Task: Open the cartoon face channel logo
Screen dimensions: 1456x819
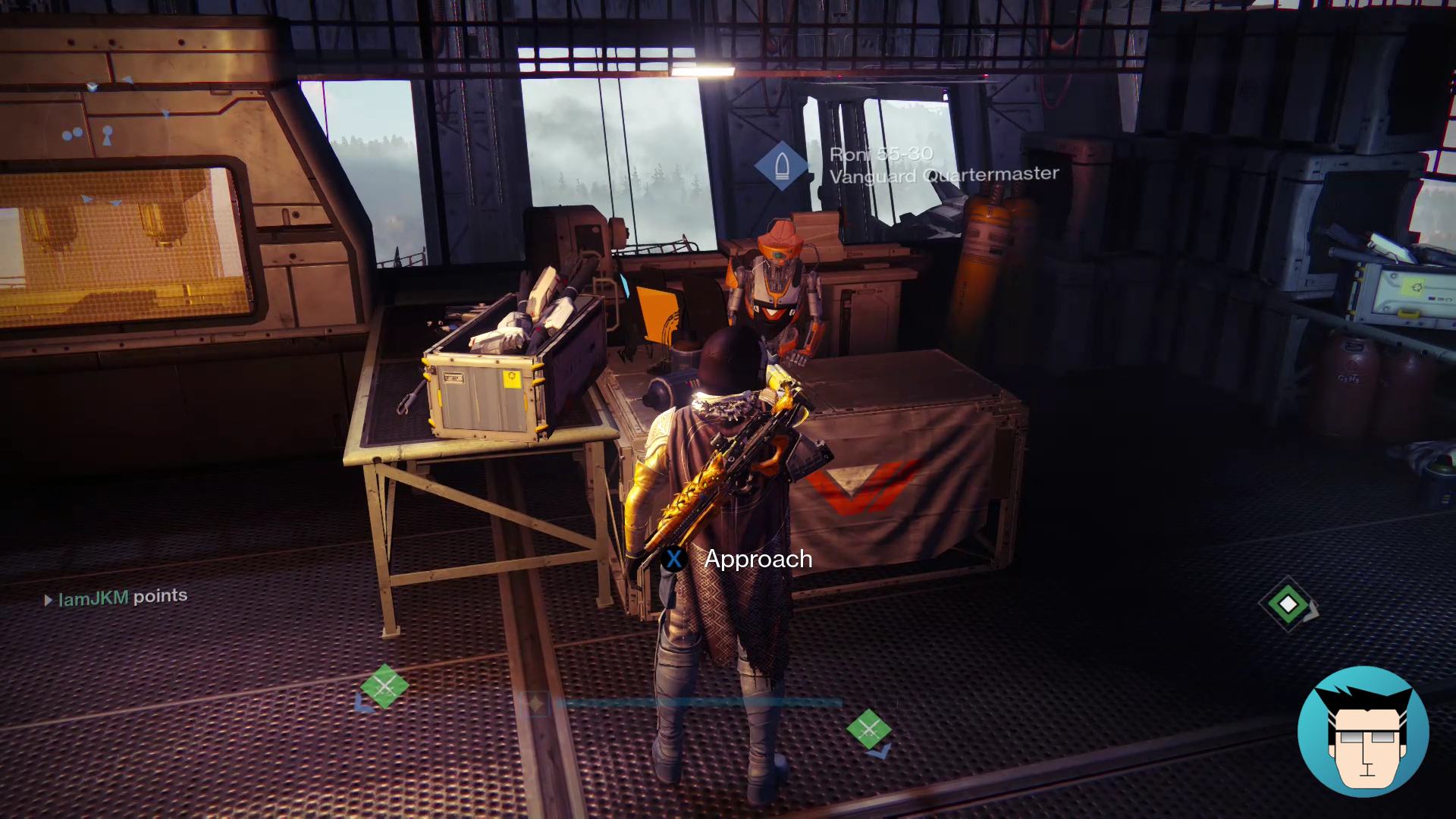Action: point(1363,732)
